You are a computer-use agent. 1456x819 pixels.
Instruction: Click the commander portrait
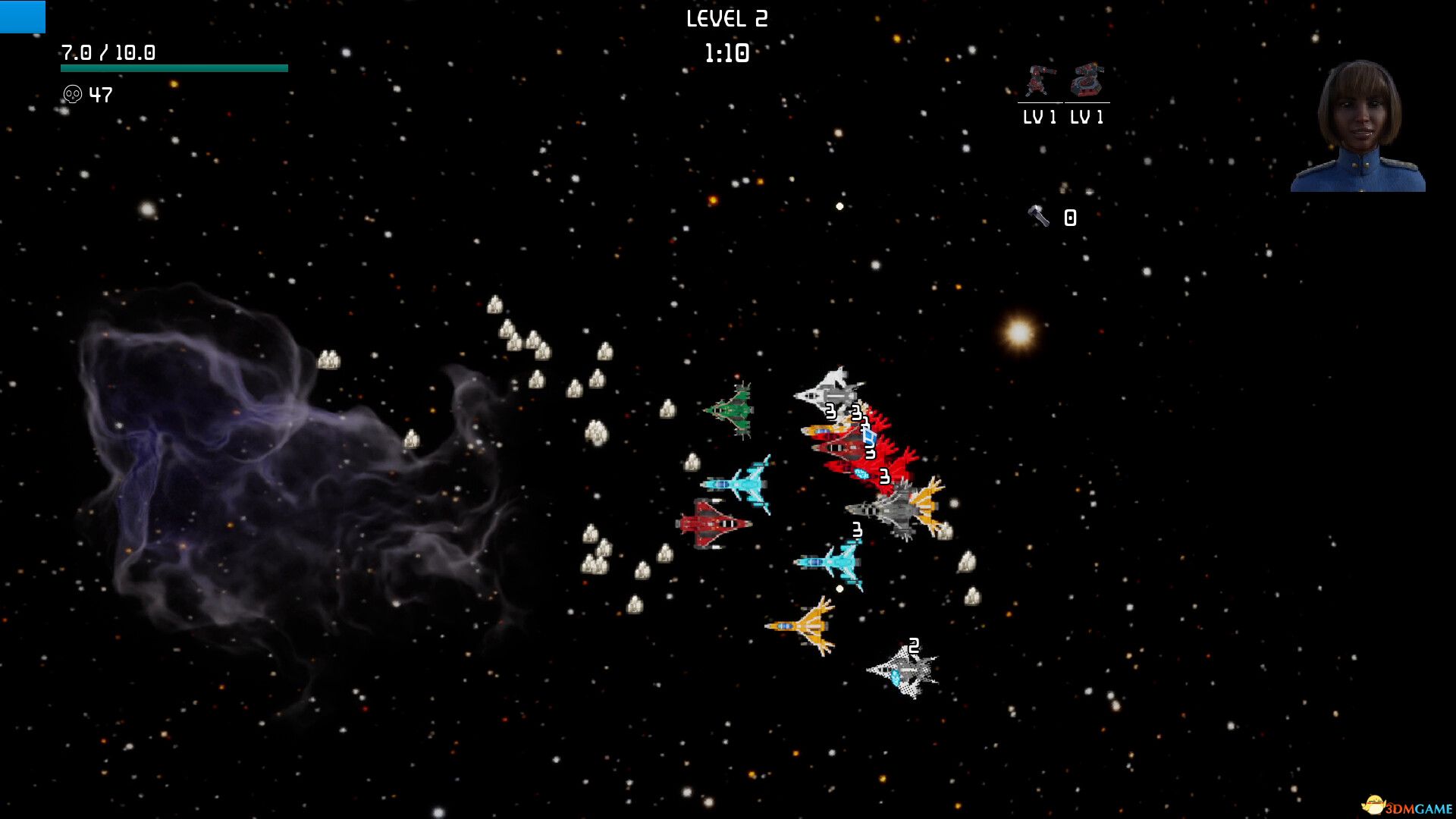coord(1358,126)
